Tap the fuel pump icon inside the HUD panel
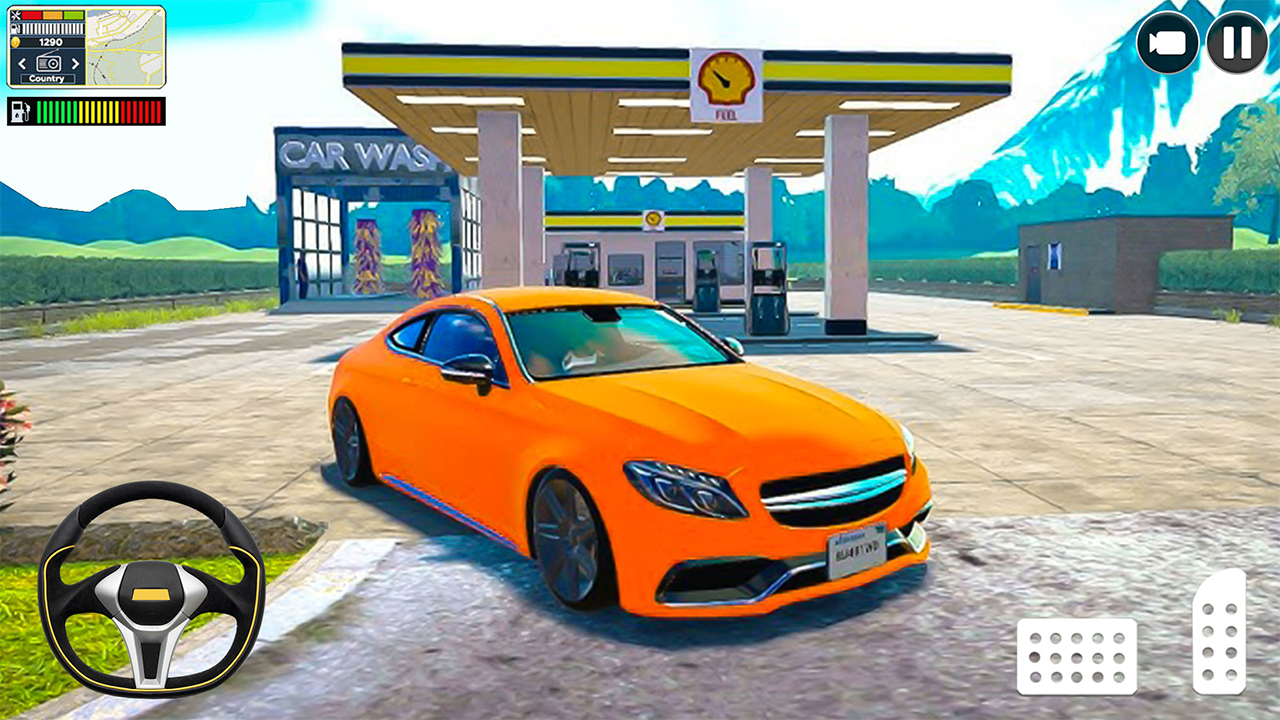Image resolution: width=1280 pixels, height=720 pixels. tap(15, 29)
